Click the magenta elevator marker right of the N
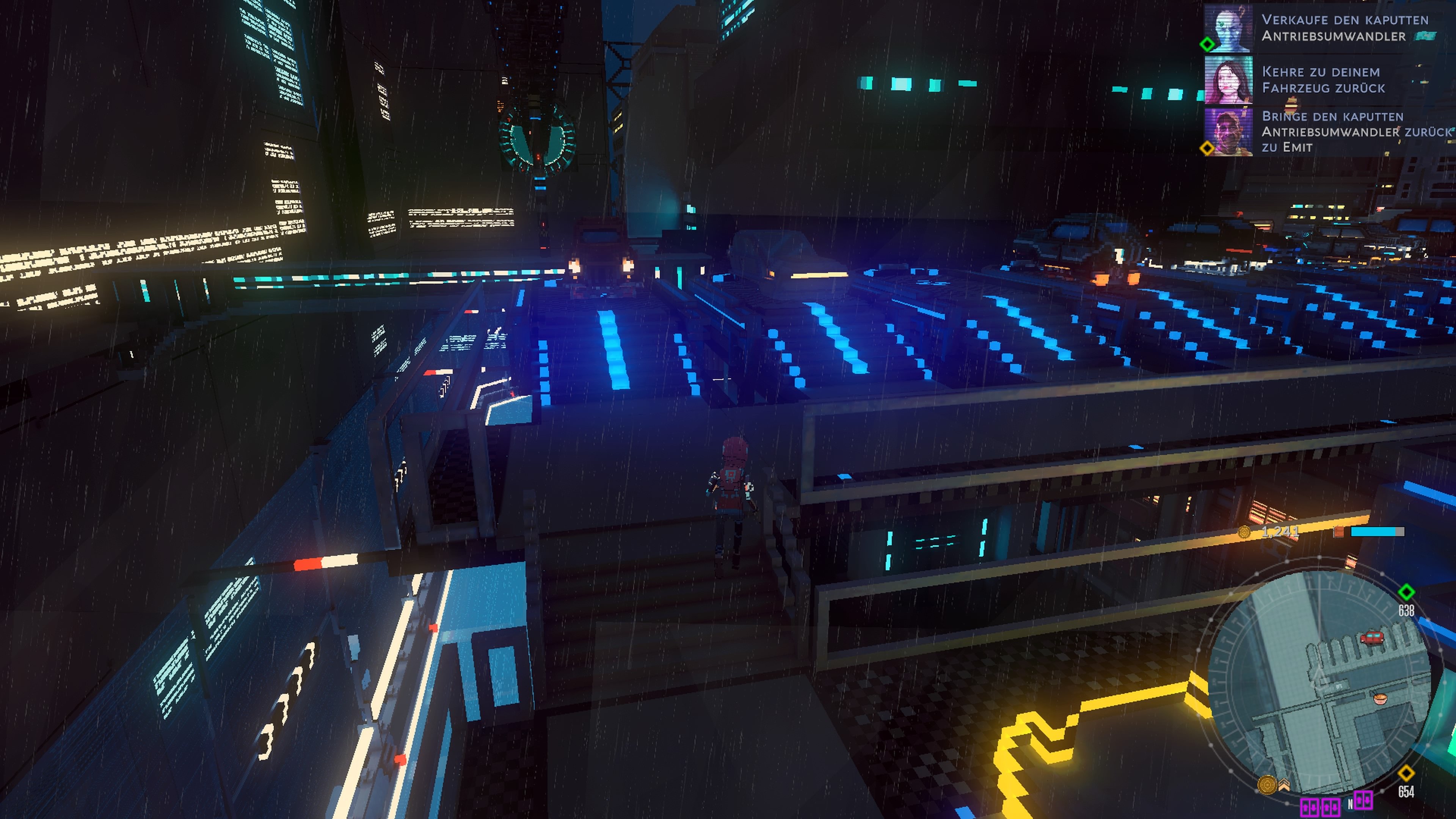1456x819 pixels. click(1363, 800)
